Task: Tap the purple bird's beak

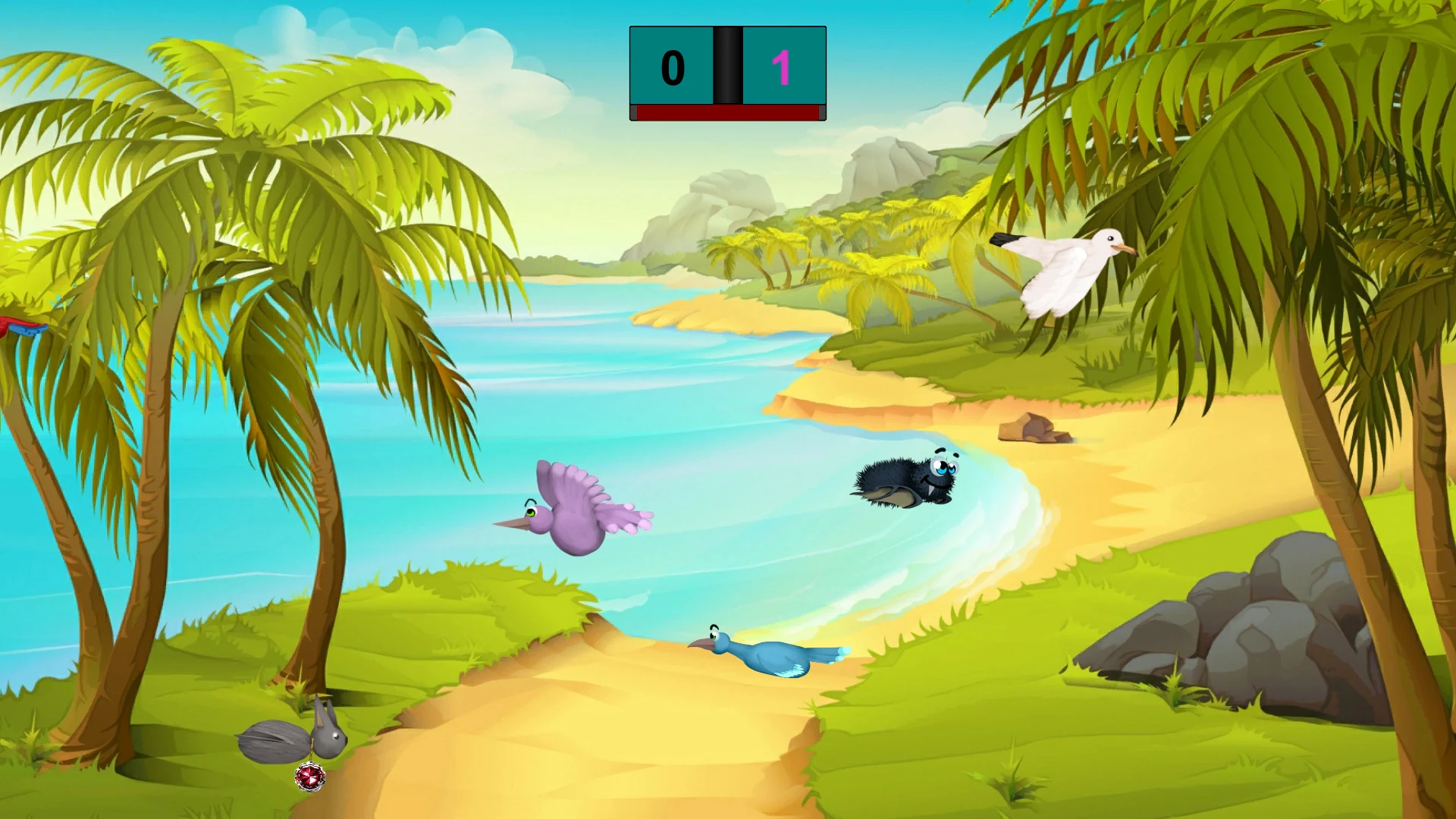Action: [510, 524]
